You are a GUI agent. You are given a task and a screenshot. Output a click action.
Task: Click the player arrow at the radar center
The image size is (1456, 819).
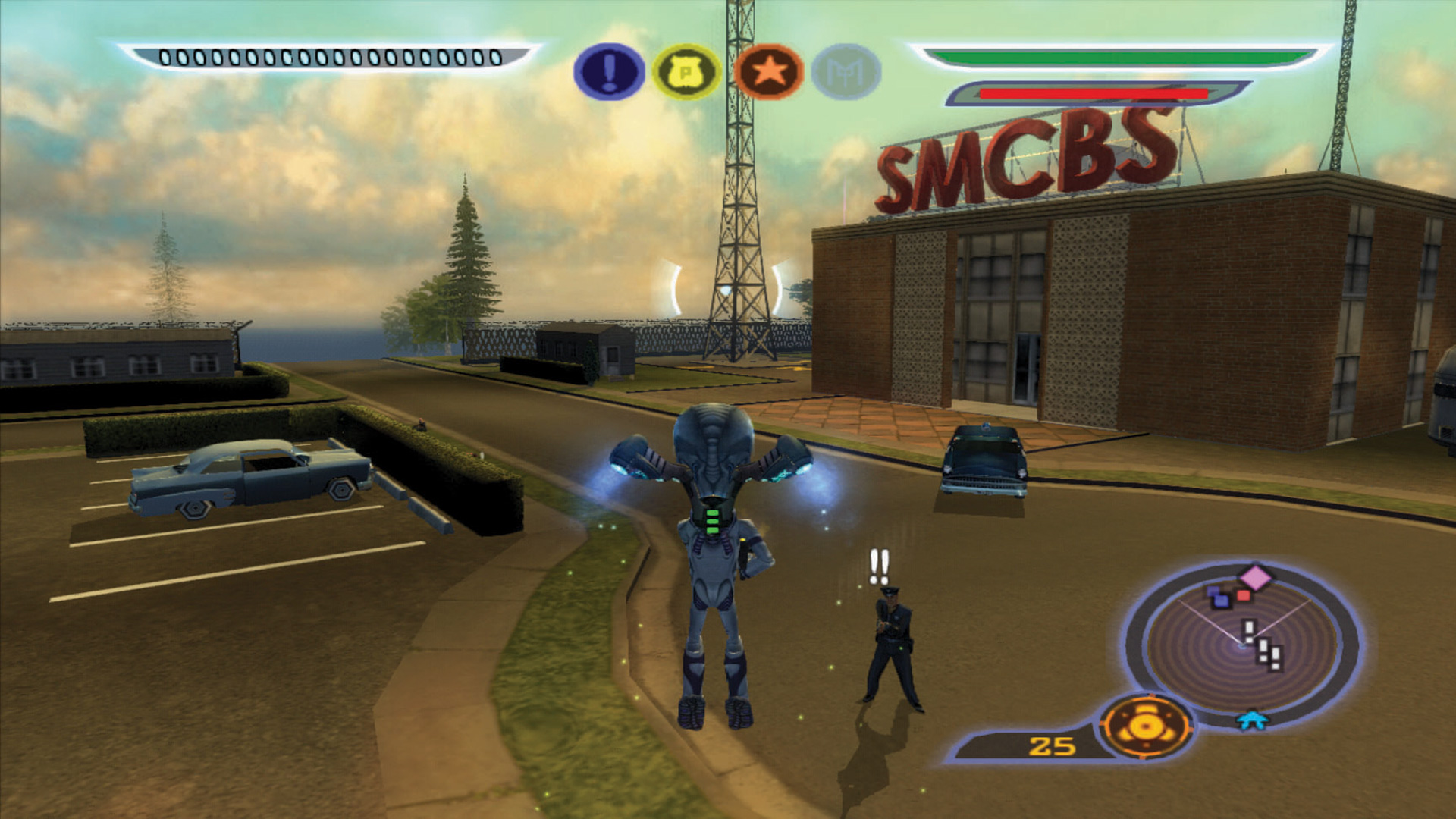coord(1241,646)
